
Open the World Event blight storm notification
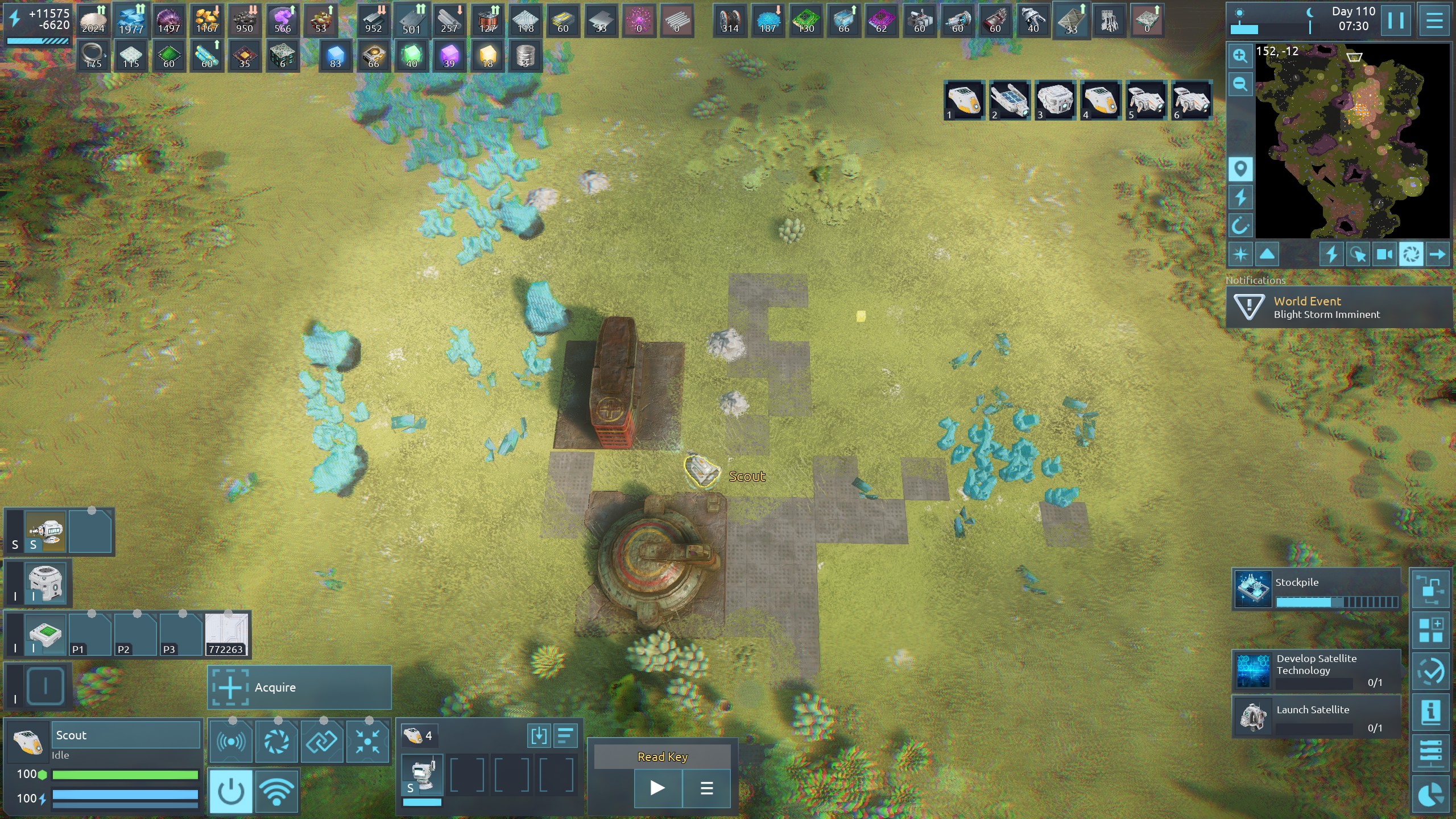[1339, 307]
